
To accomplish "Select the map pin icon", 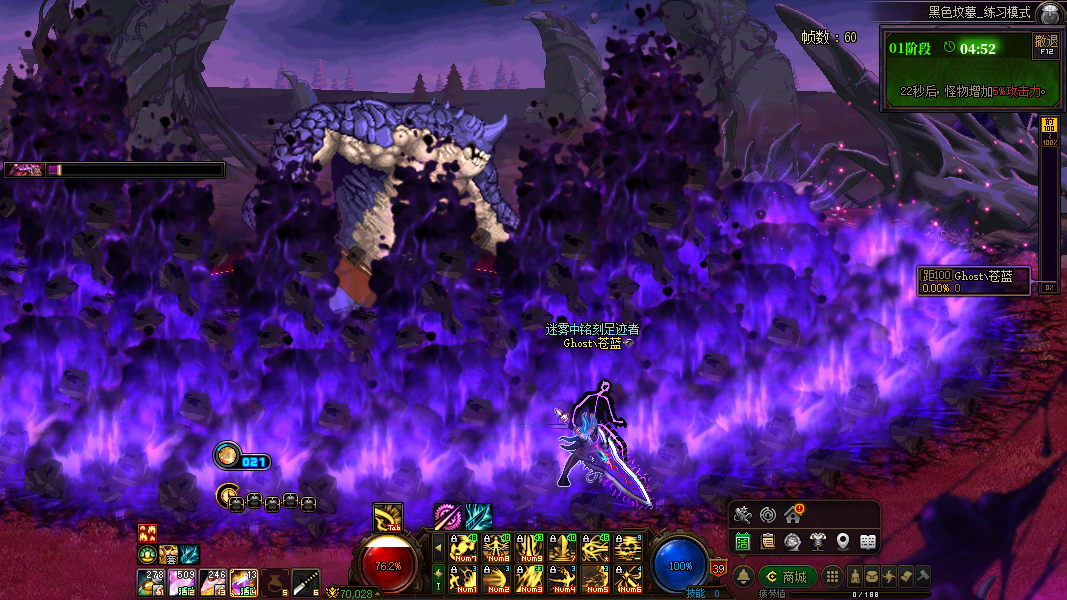I will pyautogui.click(x=843, y=541).
